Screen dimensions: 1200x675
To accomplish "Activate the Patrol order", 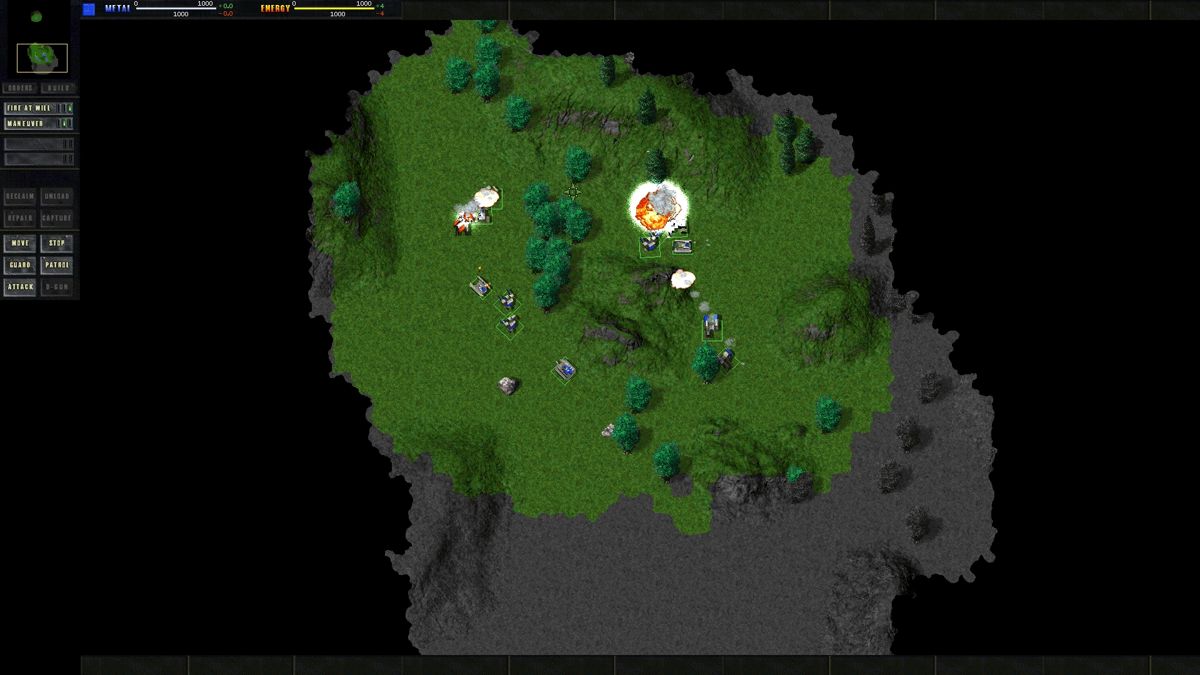I will (x=57, y=266).
